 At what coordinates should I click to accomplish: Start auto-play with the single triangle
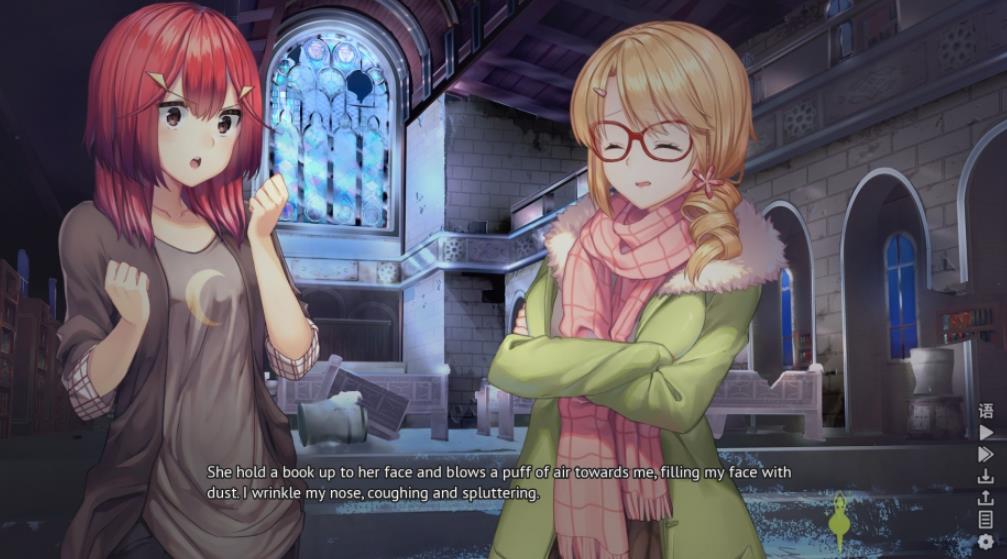pos(986,433)
